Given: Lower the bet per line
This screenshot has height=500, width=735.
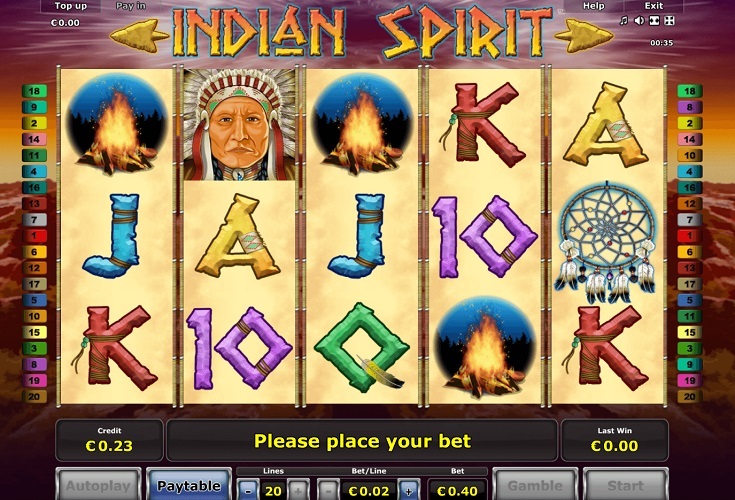Looking at the screenshot, I should [x=328, y=491].
